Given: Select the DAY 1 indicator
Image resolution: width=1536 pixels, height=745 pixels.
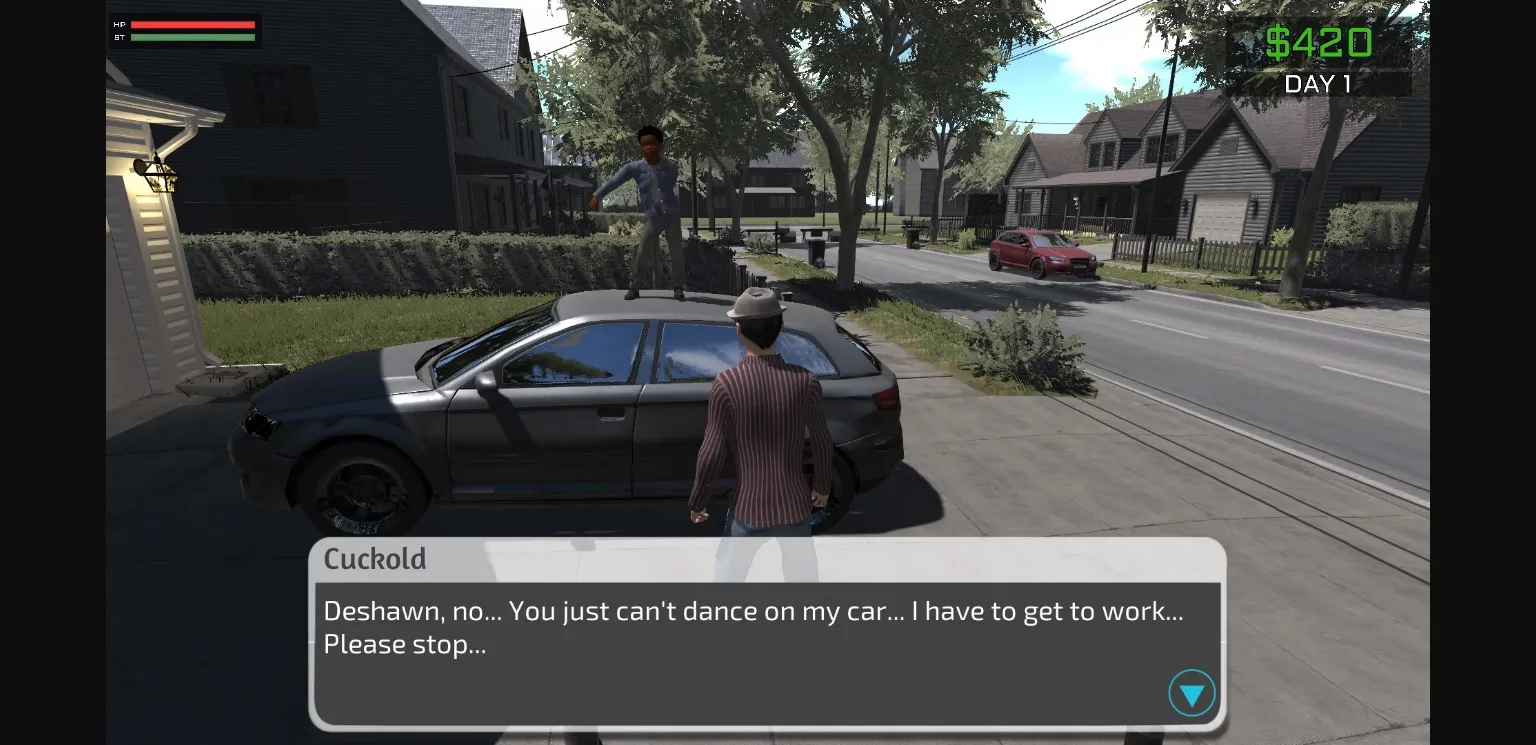Looking at the screenshot, I should [1318, 85].
